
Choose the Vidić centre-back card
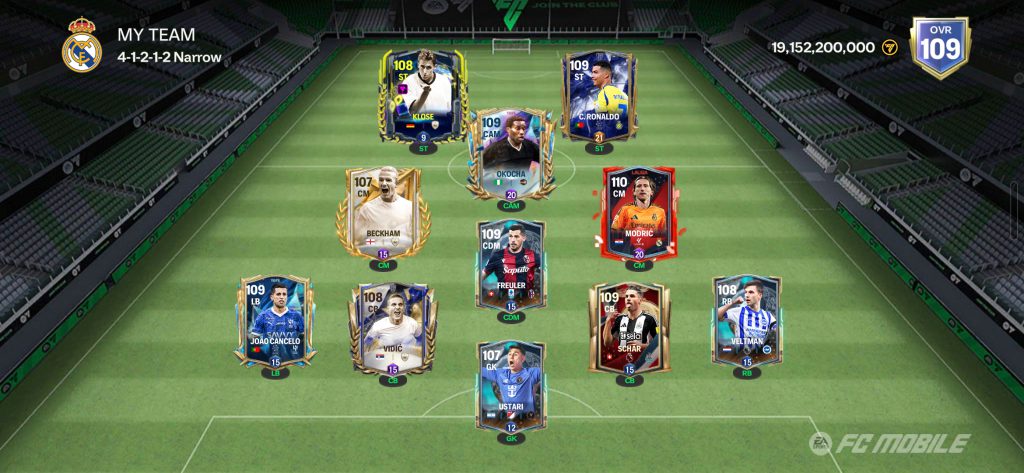(x=392, y=327)
